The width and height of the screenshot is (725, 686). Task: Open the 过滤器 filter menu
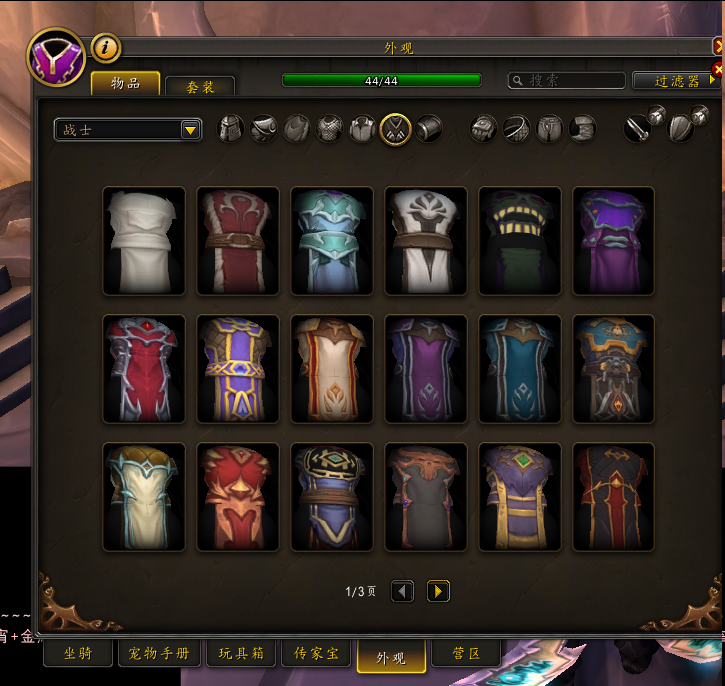point(677,81)
